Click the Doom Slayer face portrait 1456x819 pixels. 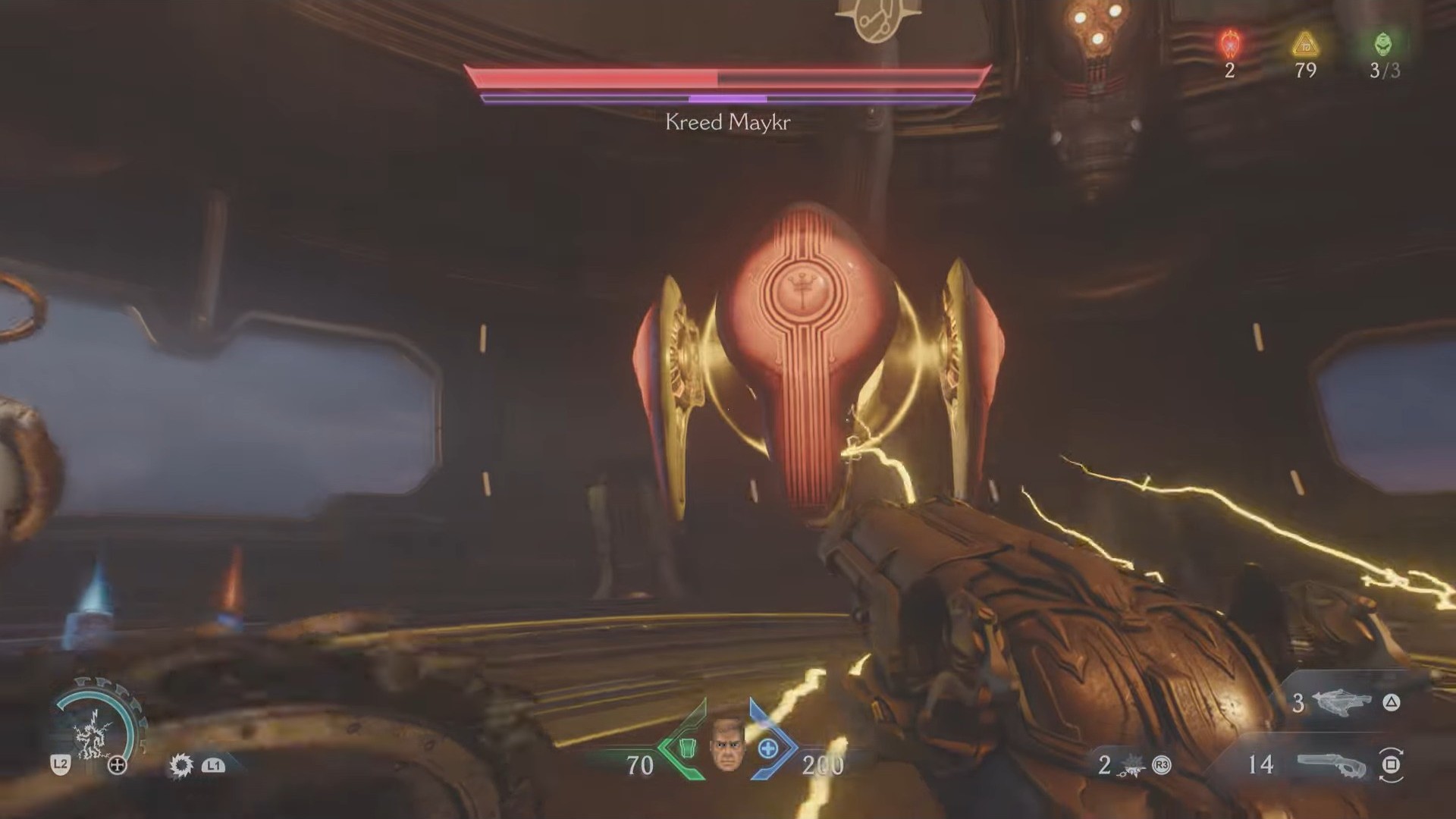coord(726,744)
